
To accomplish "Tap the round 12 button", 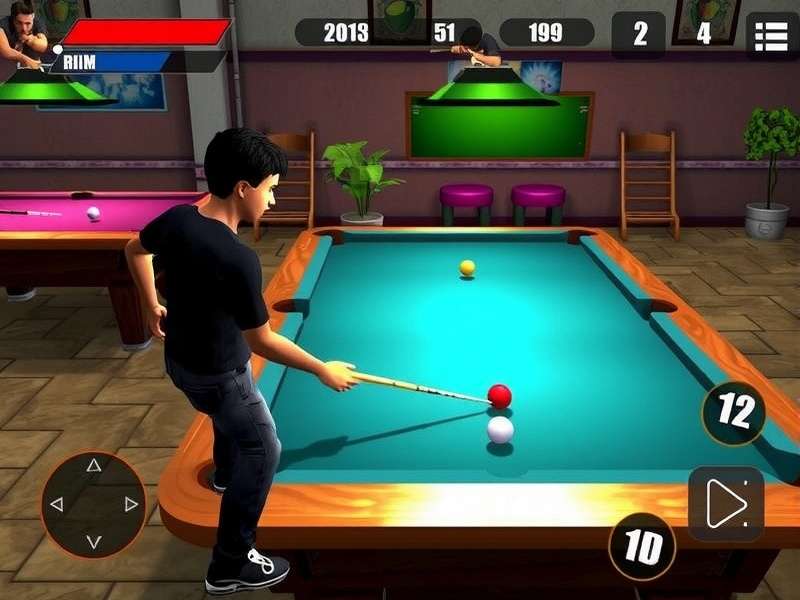I will (734, 412).
